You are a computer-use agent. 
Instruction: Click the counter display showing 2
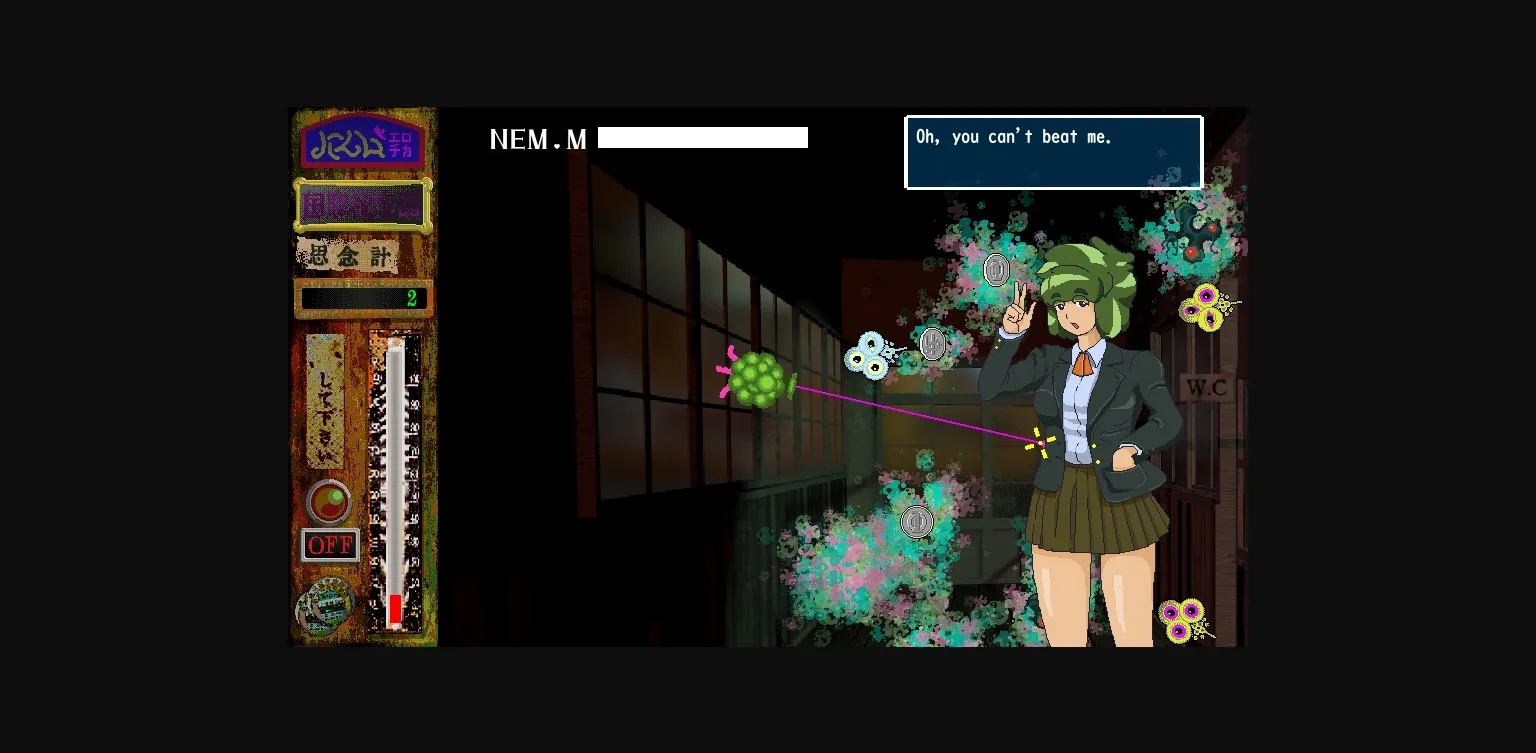pyautogui.click(x=363, y=297)
